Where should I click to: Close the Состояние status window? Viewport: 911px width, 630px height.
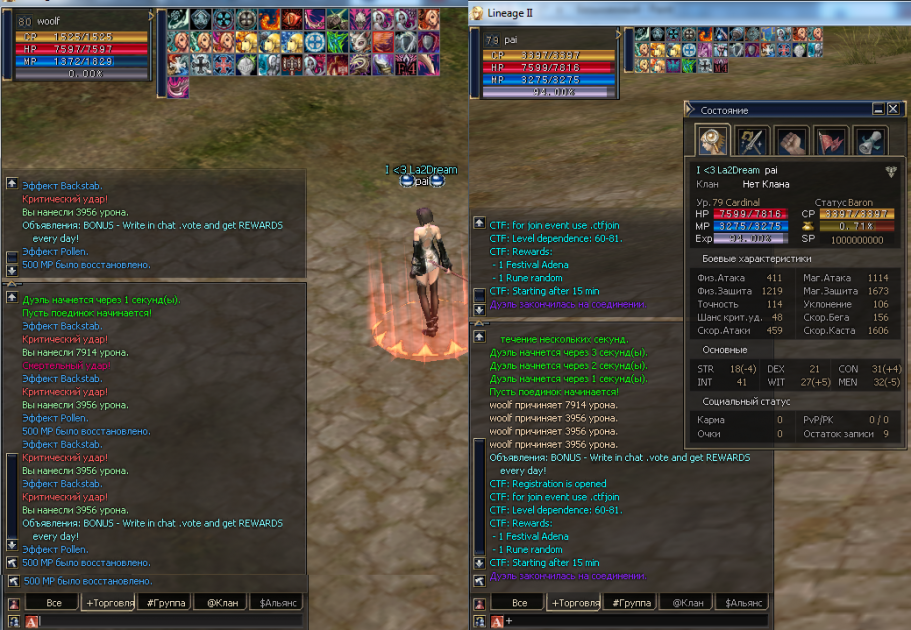[x=893, y=109]
